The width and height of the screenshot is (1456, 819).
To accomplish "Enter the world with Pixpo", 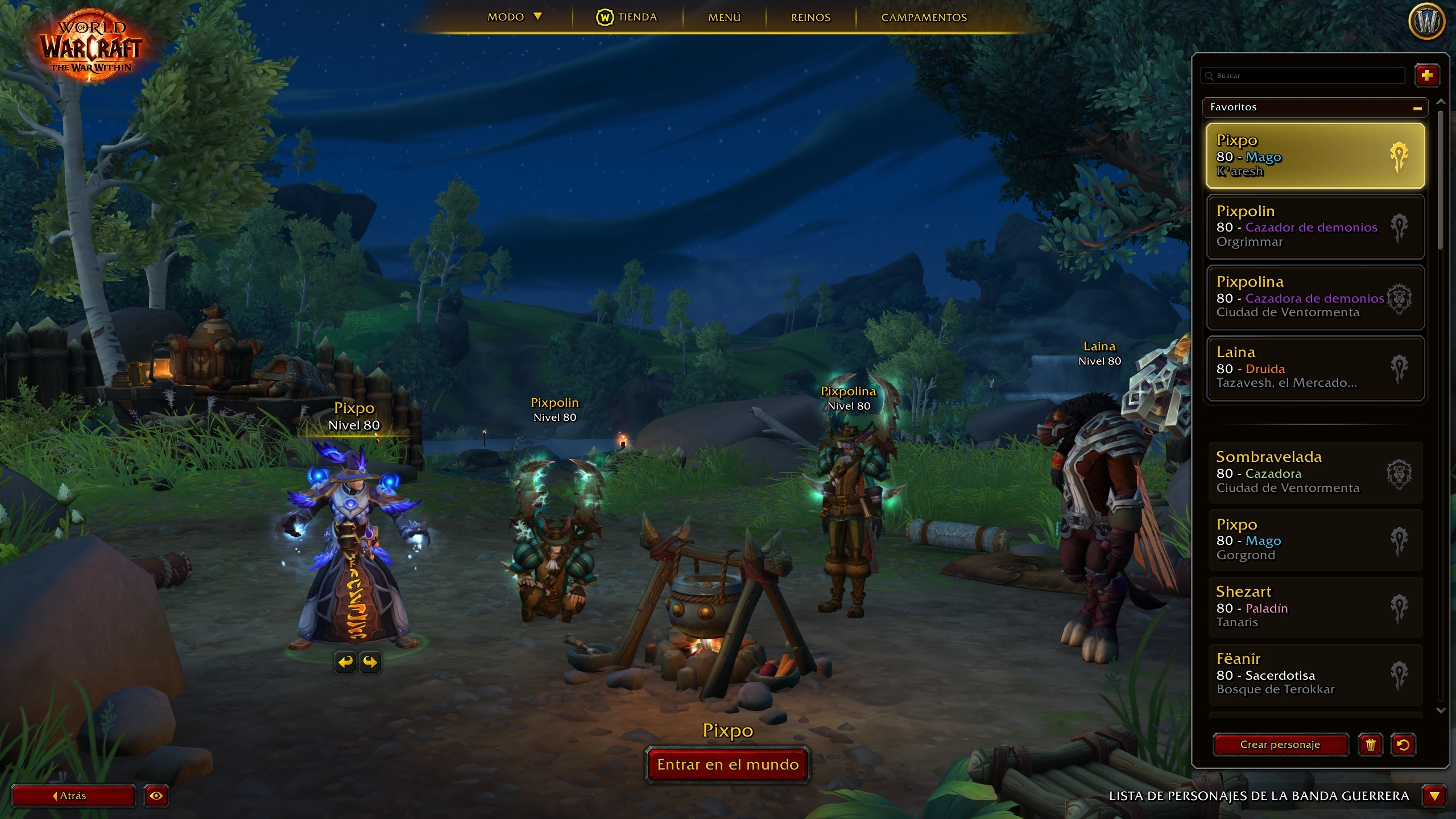I will tap(727, 764).
